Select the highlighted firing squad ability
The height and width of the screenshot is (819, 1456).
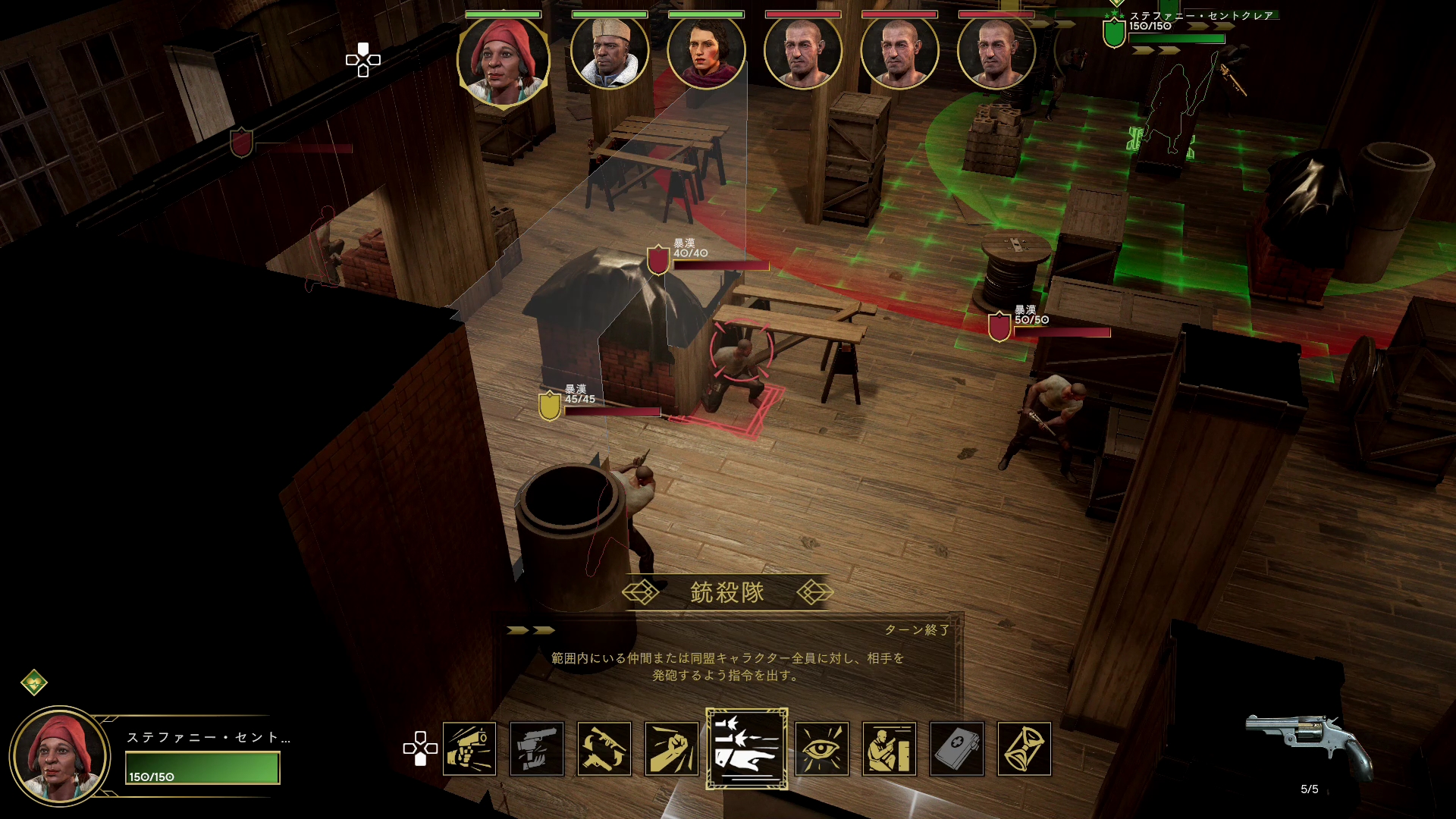click(747, 749)
